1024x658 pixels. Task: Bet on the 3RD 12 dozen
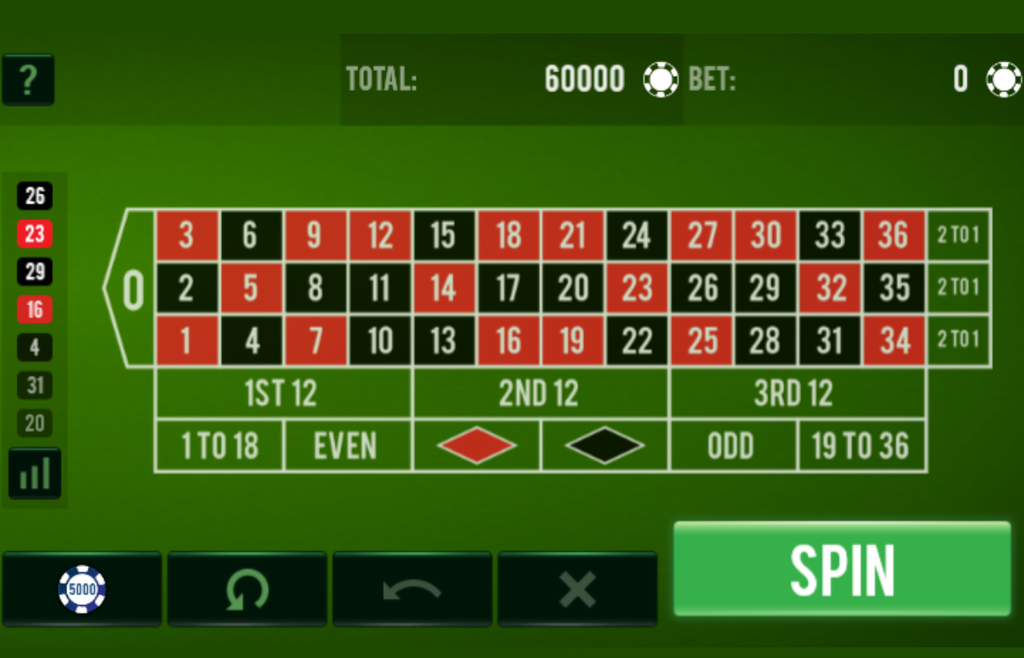coord(796,394)
